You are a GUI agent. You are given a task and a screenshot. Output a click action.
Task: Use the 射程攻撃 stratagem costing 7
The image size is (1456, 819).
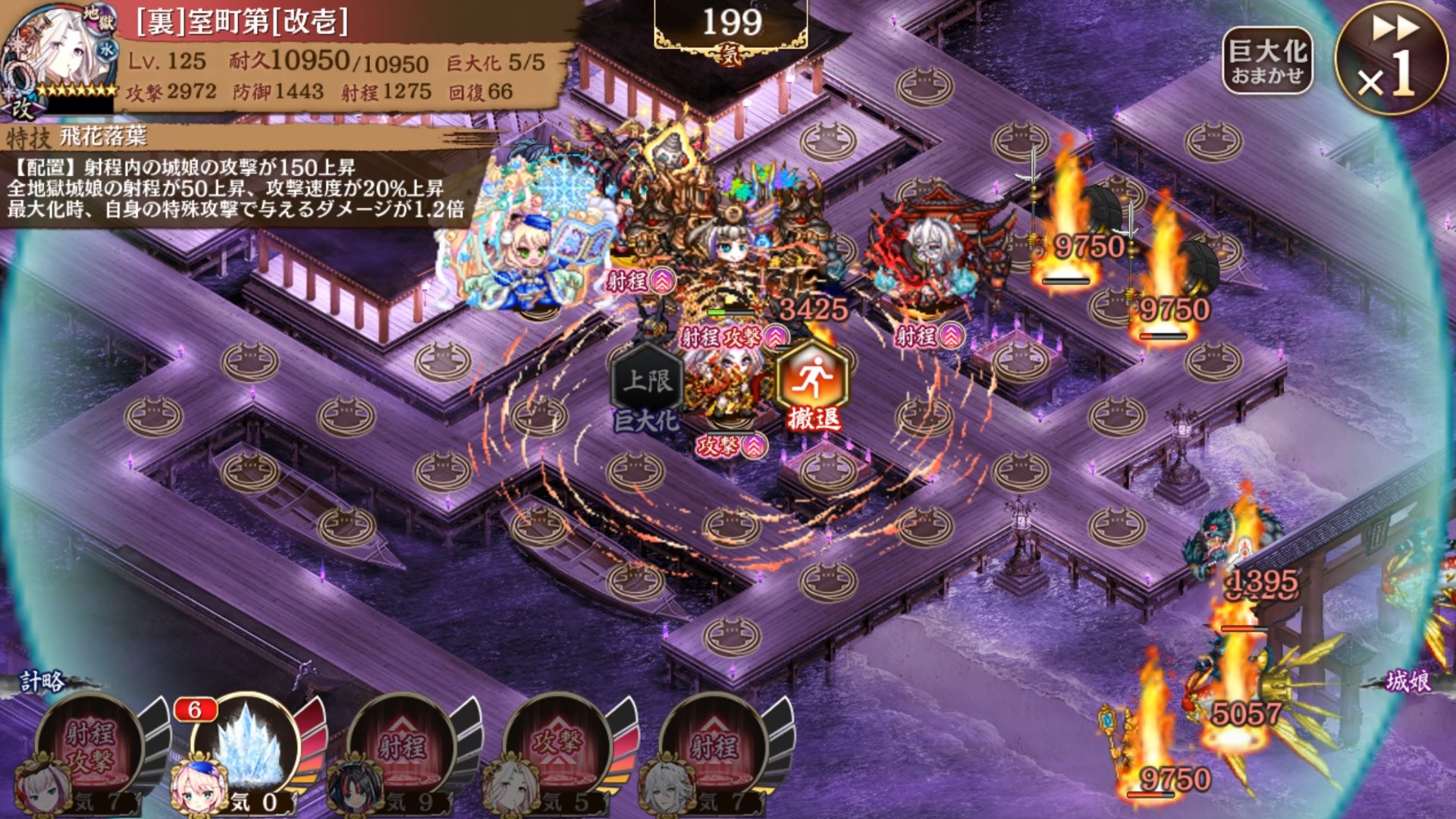(89, 748)
